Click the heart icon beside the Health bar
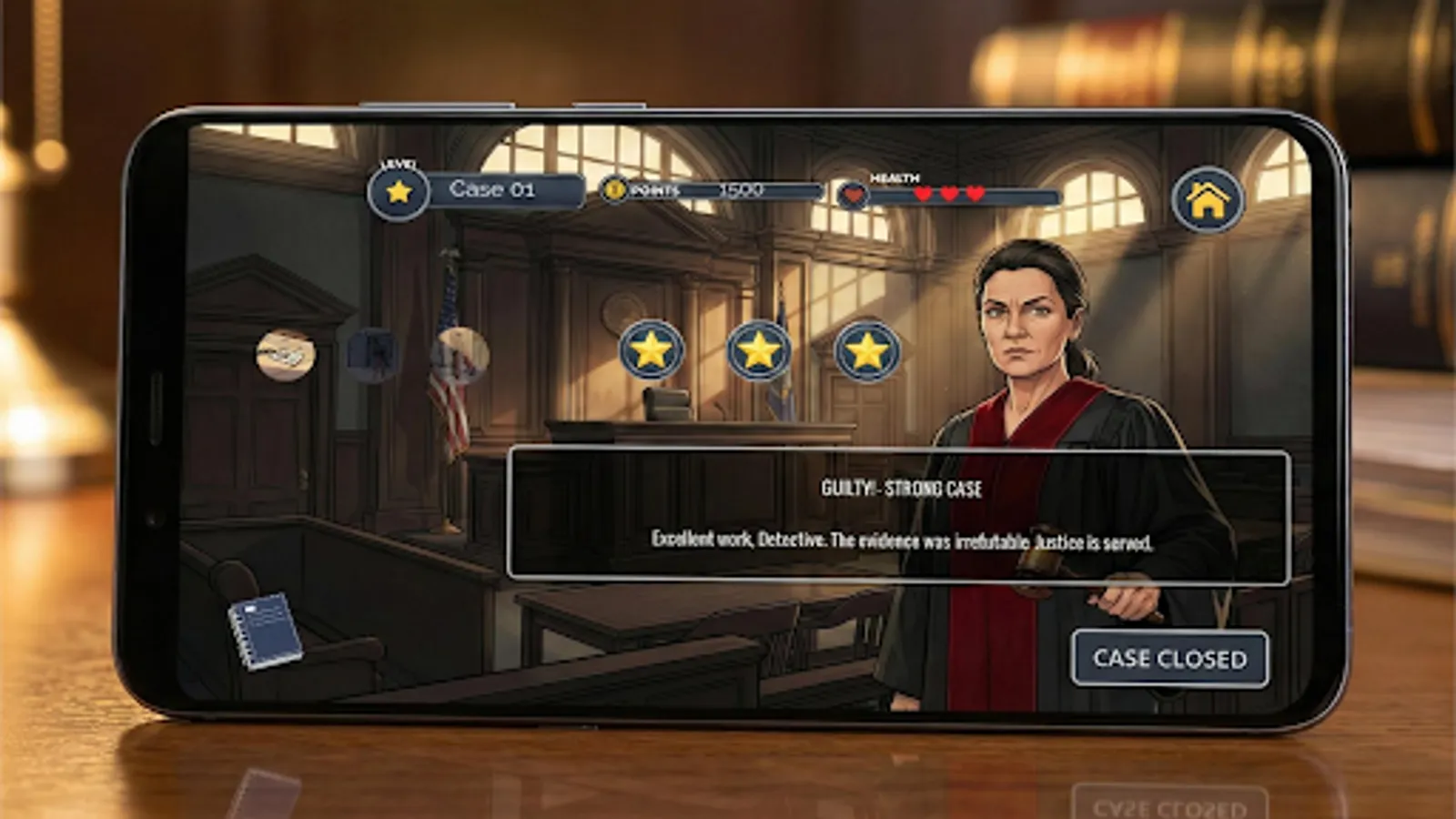This screenshot has height=819, width=1456. (853, 193)
